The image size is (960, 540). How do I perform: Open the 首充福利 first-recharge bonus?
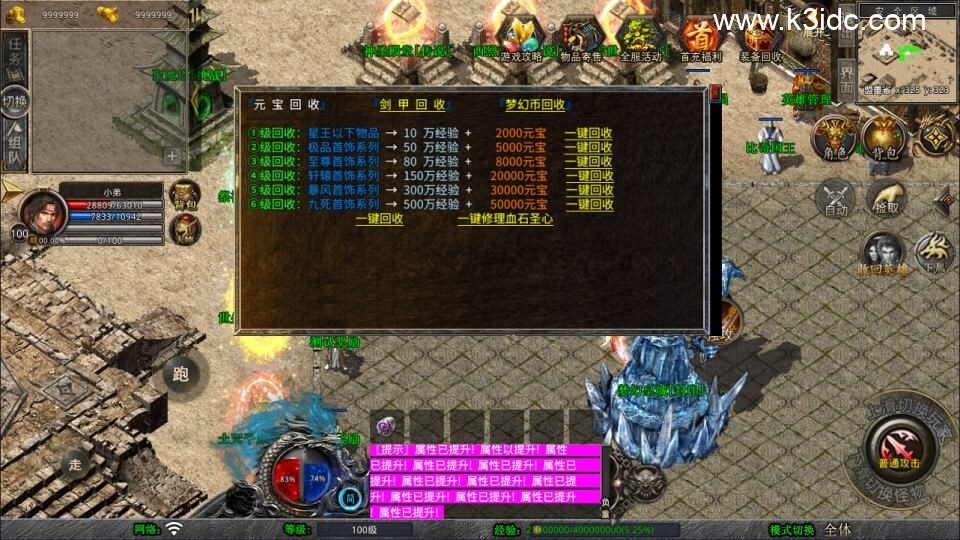(700, 40)
